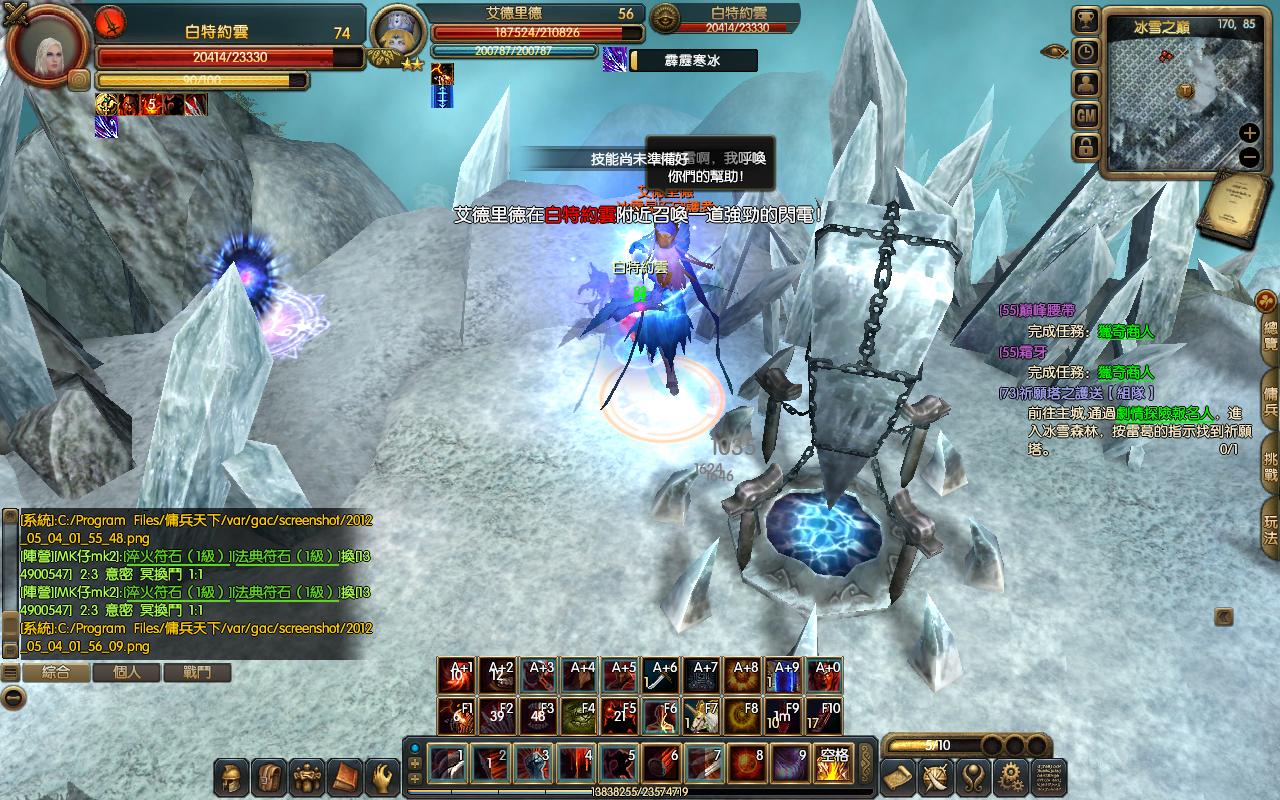Click the trophy icon beside the minimap

coord(1086,20)
